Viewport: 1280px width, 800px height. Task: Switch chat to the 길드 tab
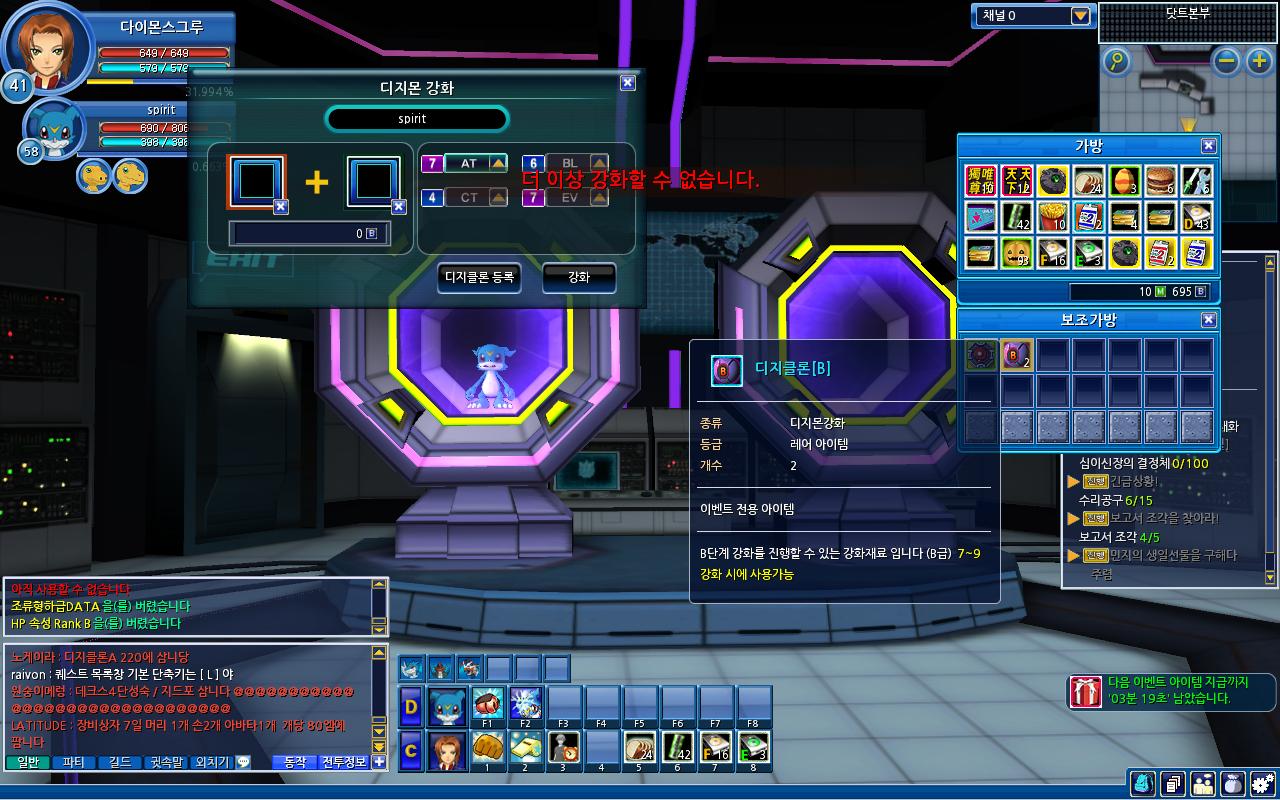(120, 762)
